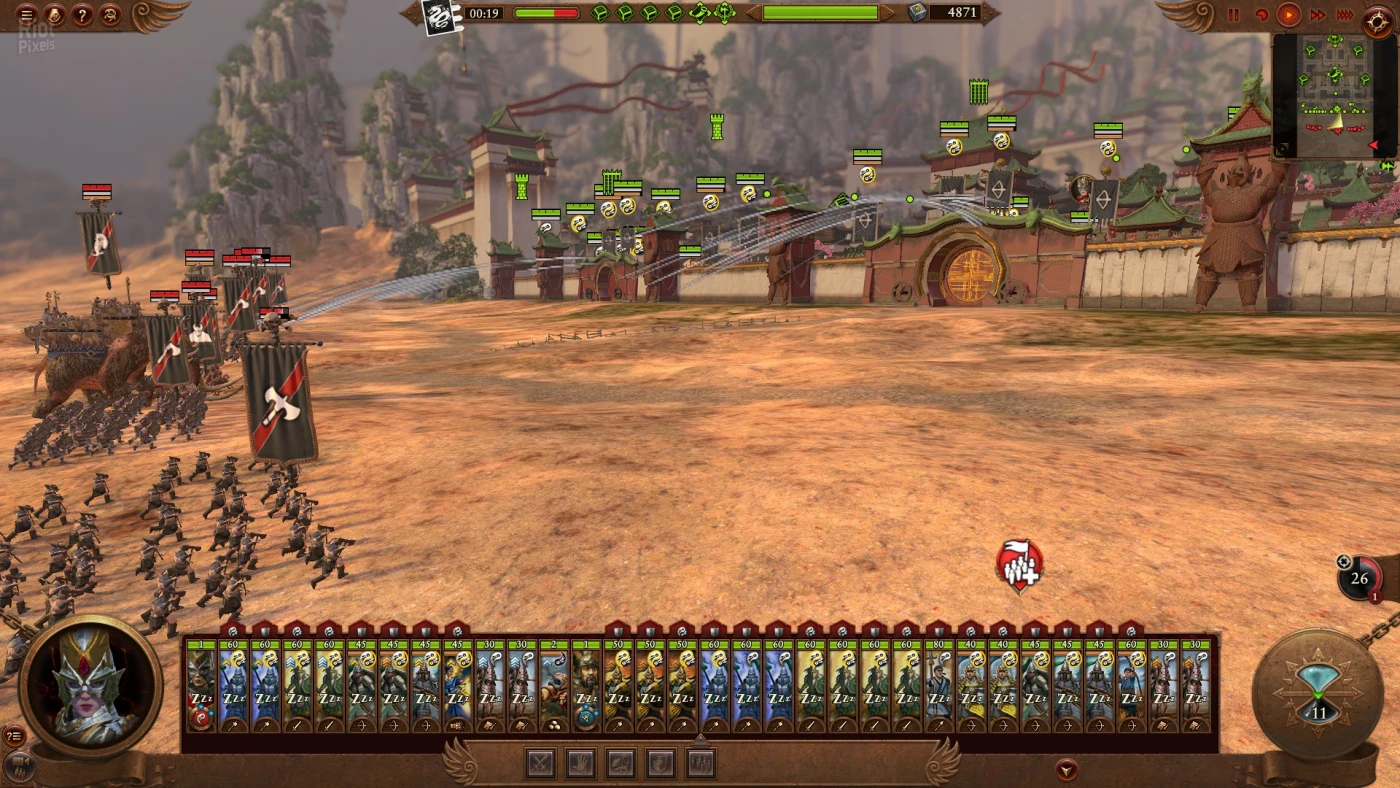Screen dimensions: 1400x788
Task: Switch to slow motion speed
Action: 1261,15
